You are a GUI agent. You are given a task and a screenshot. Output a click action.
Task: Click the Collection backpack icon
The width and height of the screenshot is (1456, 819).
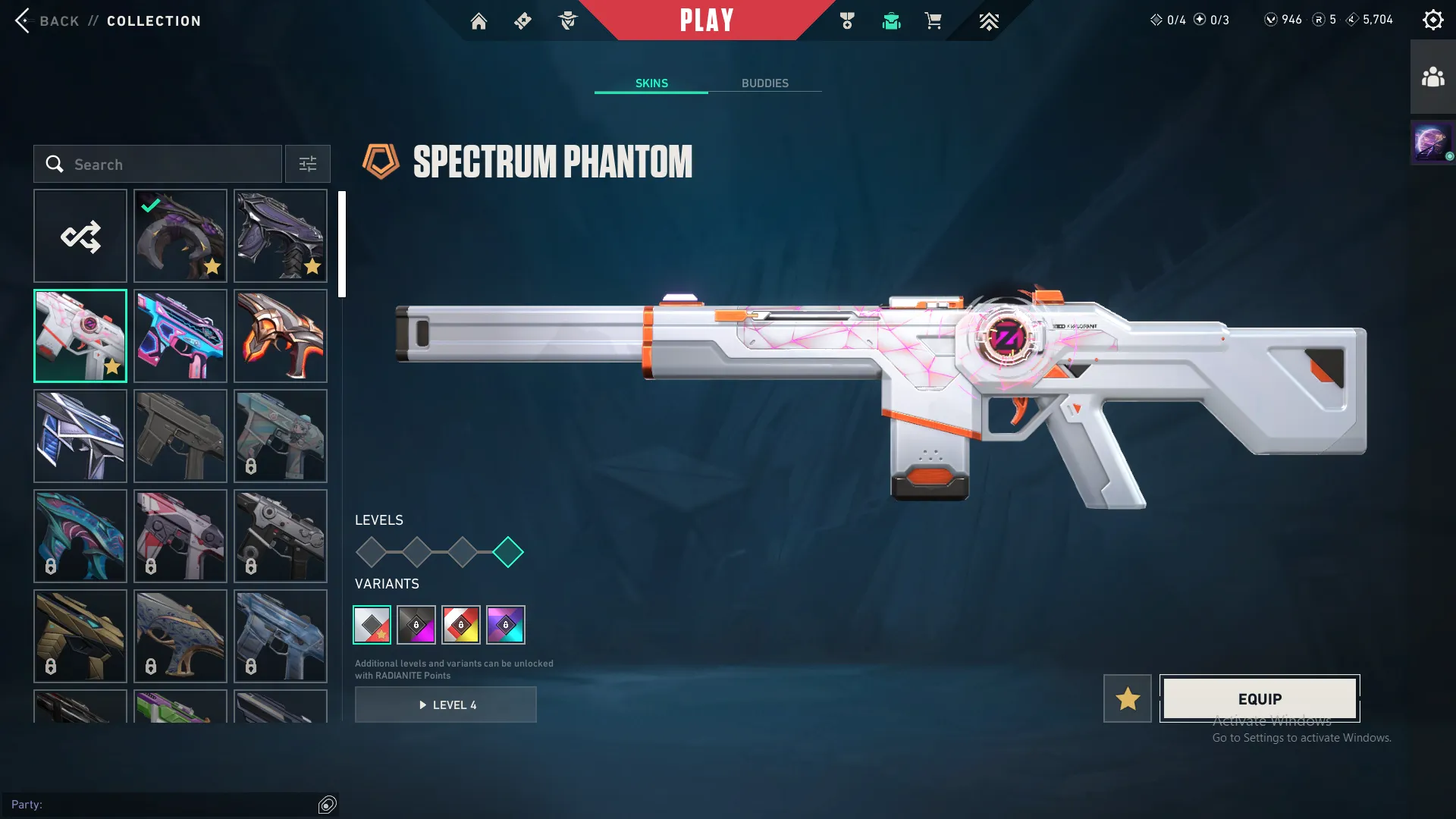(891, 21)
